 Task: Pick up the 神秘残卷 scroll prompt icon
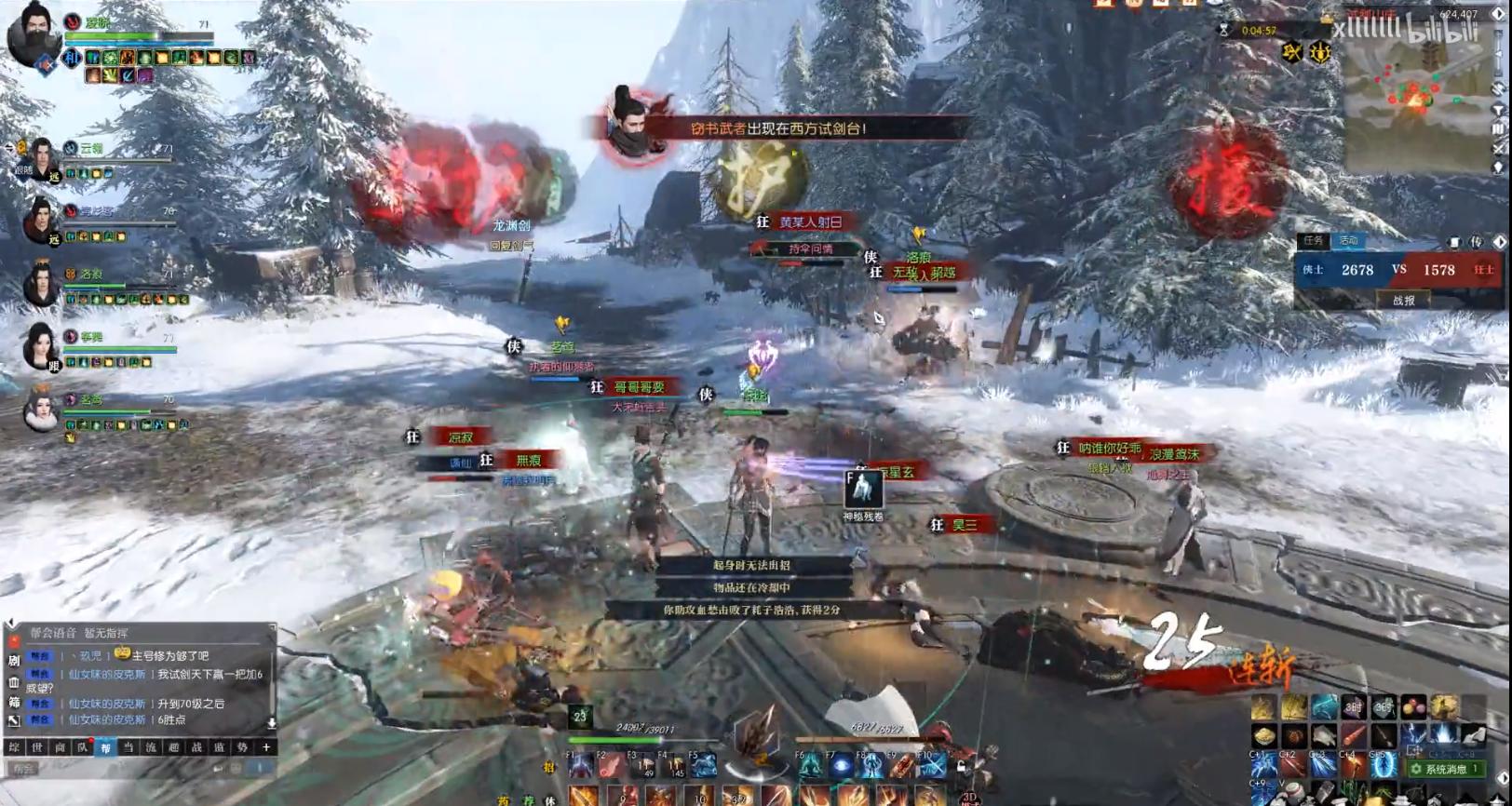[863, 490]
